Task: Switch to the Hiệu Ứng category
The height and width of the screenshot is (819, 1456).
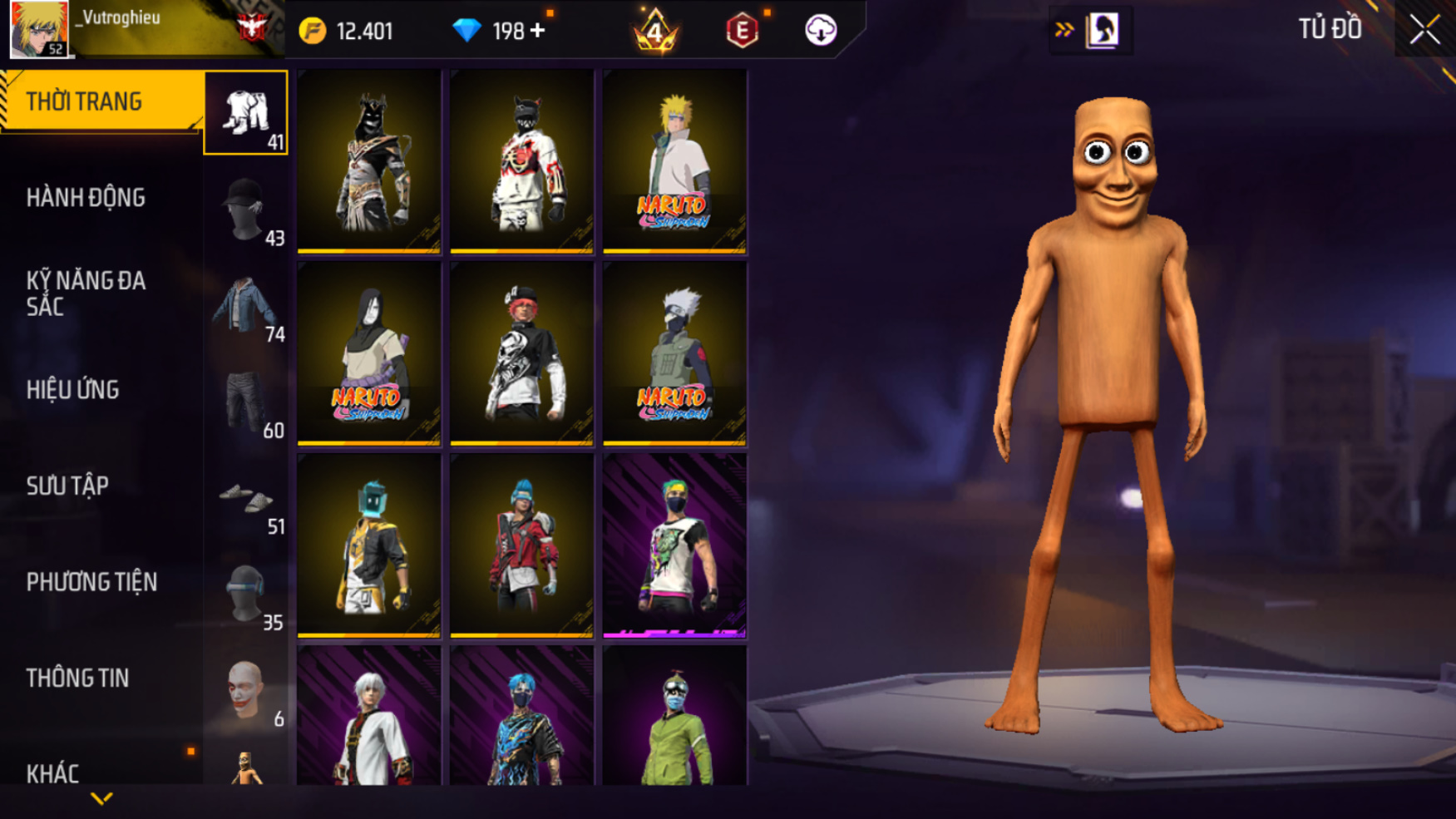Action: pyautogui.click(x=73, y=390)
